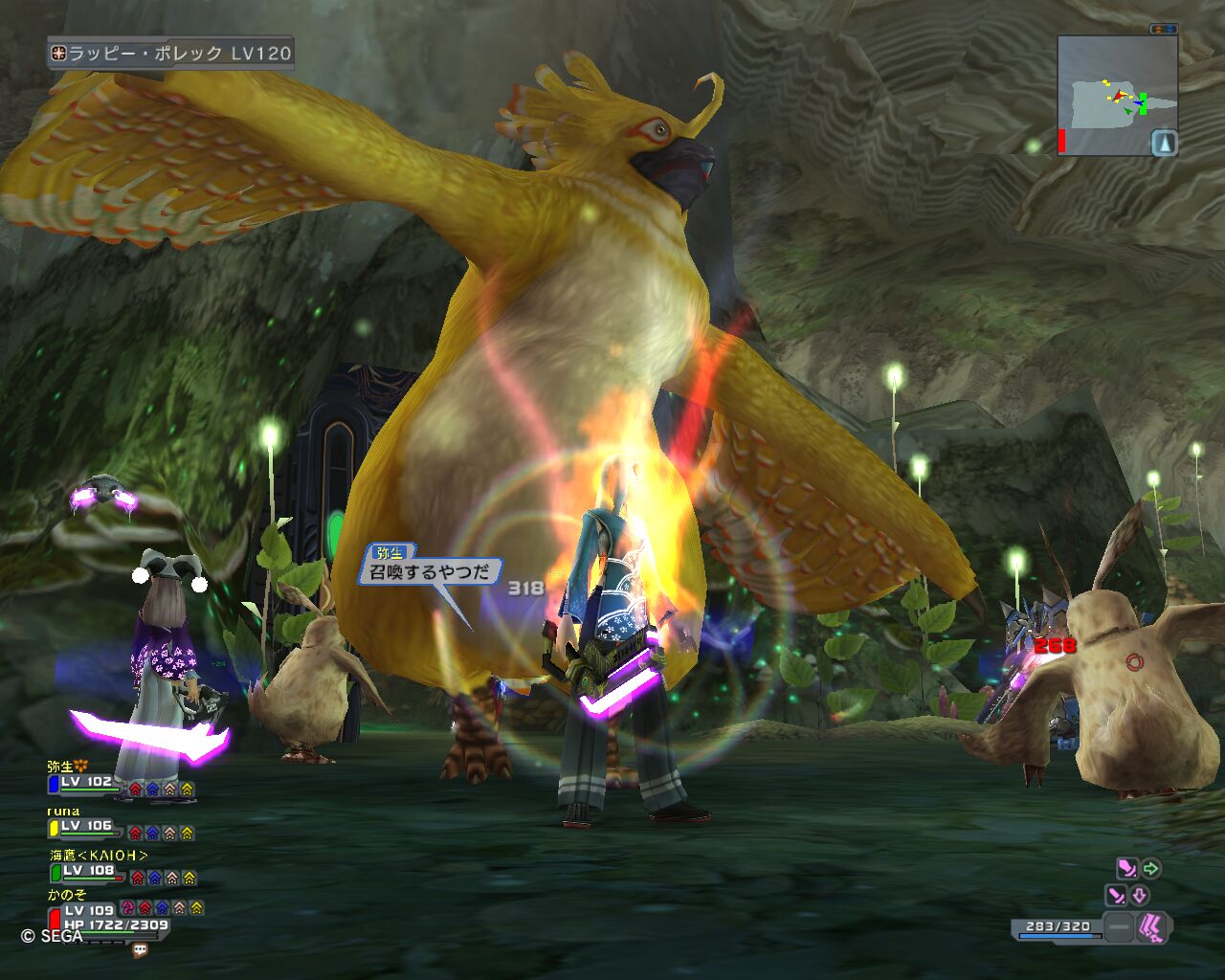Choose party member 海鷹<KAIOH> LV 108

[88, 871]
